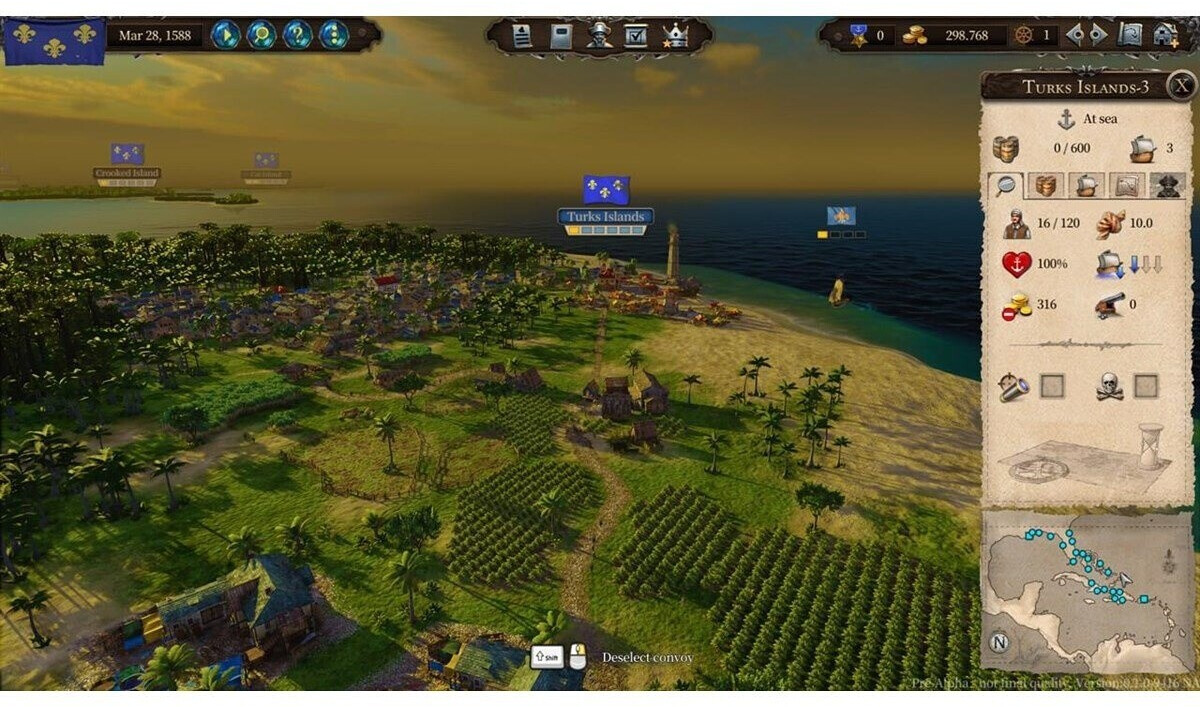Switch to the ships tab
Viewport: 1200px width, 707px height.
(1086, 185)
